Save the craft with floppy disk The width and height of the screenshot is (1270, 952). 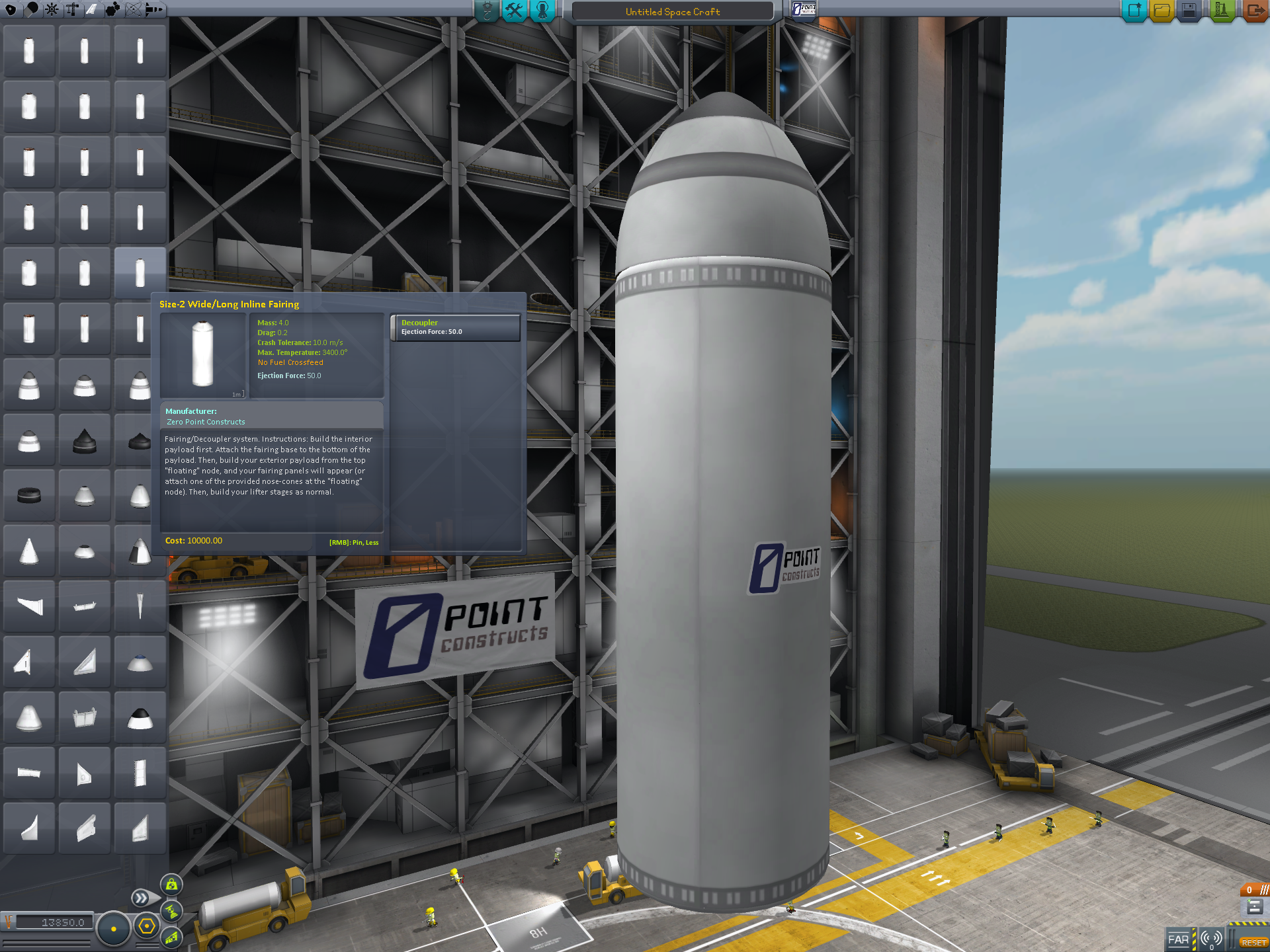[x=1189, y=11]
